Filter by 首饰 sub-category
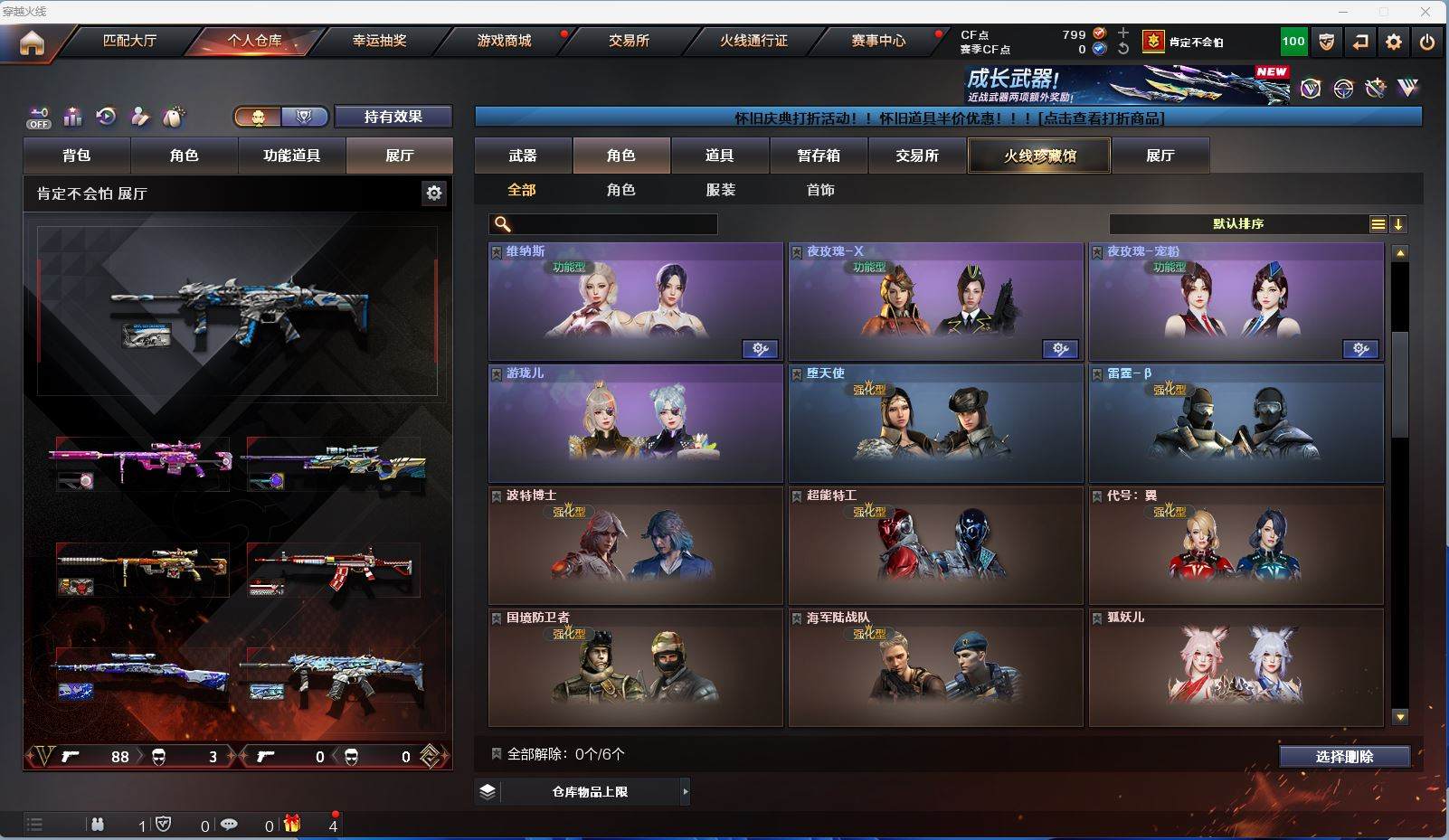Image resolution: width=1449 pixels, height=840 pixels. tap(820, 190)
